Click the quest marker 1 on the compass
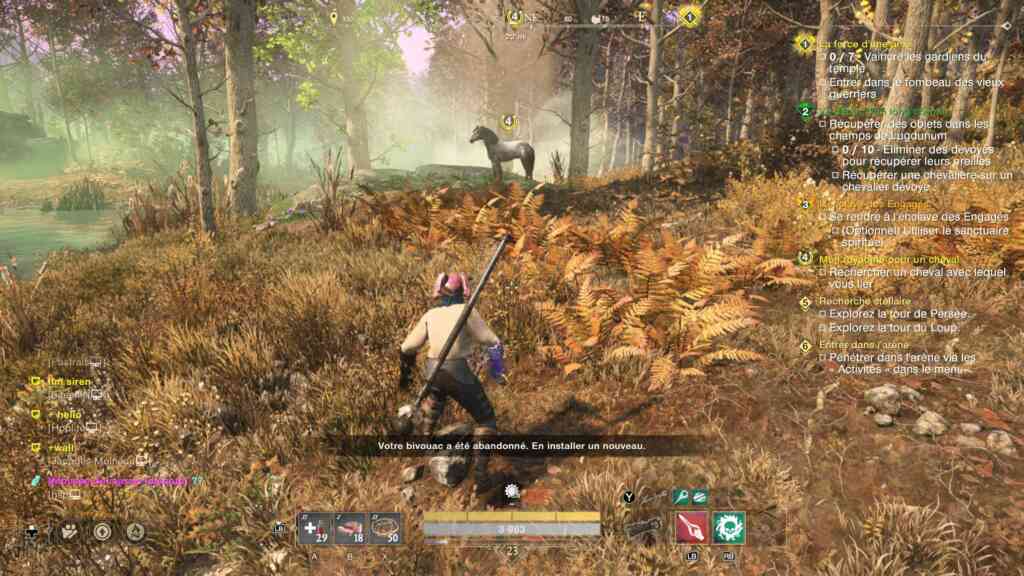This screenshot has width=1024, height=576. click(689, 17)
